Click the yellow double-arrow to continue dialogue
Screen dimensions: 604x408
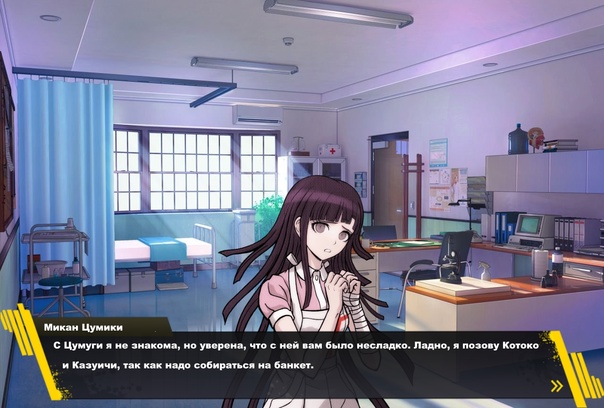coord(557,385)
